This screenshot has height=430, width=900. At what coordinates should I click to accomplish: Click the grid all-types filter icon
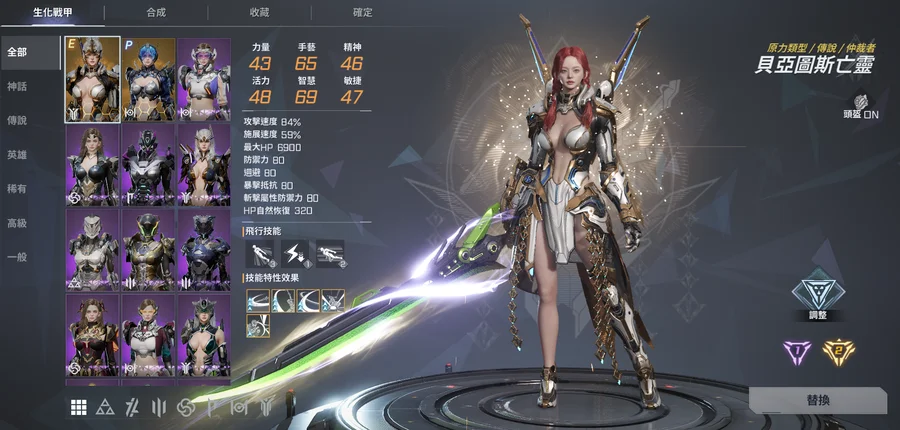point(78,407)
